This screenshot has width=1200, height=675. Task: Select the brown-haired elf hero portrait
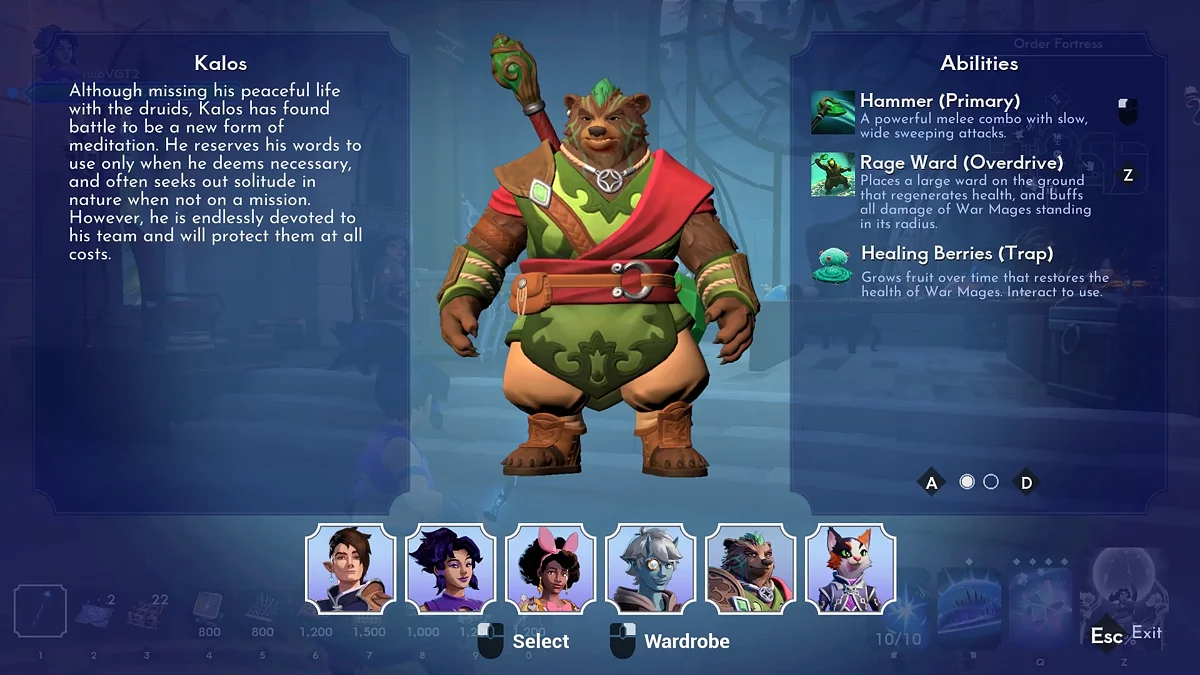350,569
